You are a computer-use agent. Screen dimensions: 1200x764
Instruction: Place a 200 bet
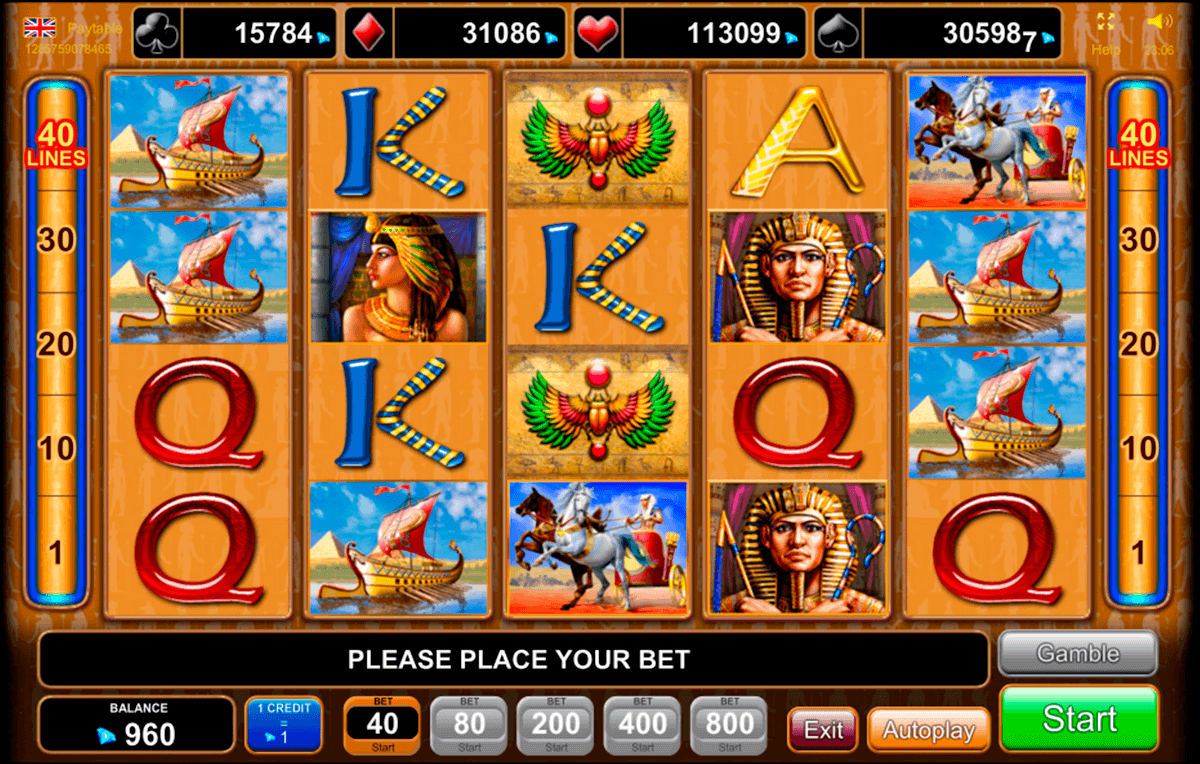tap(556, 725)
